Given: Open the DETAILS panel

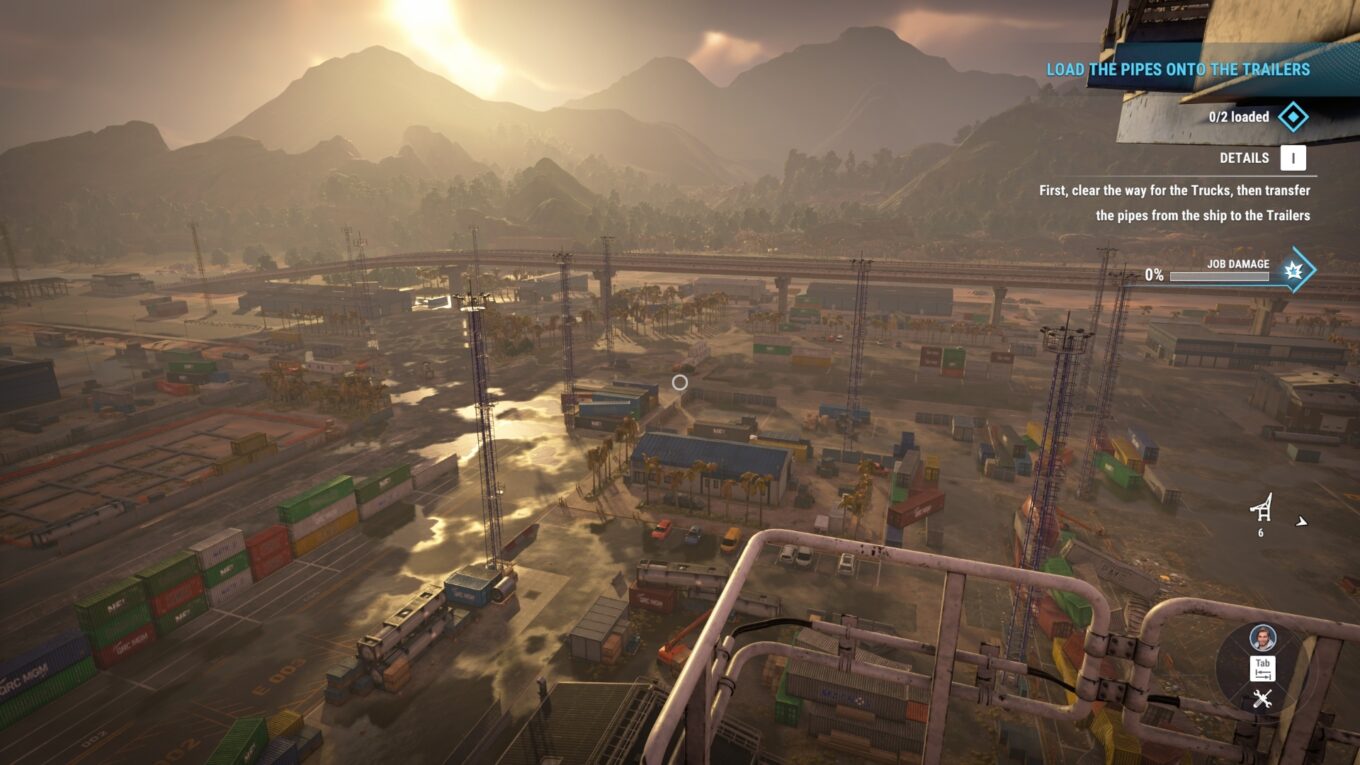Looking at the screenshot, I should point(1244,158).
